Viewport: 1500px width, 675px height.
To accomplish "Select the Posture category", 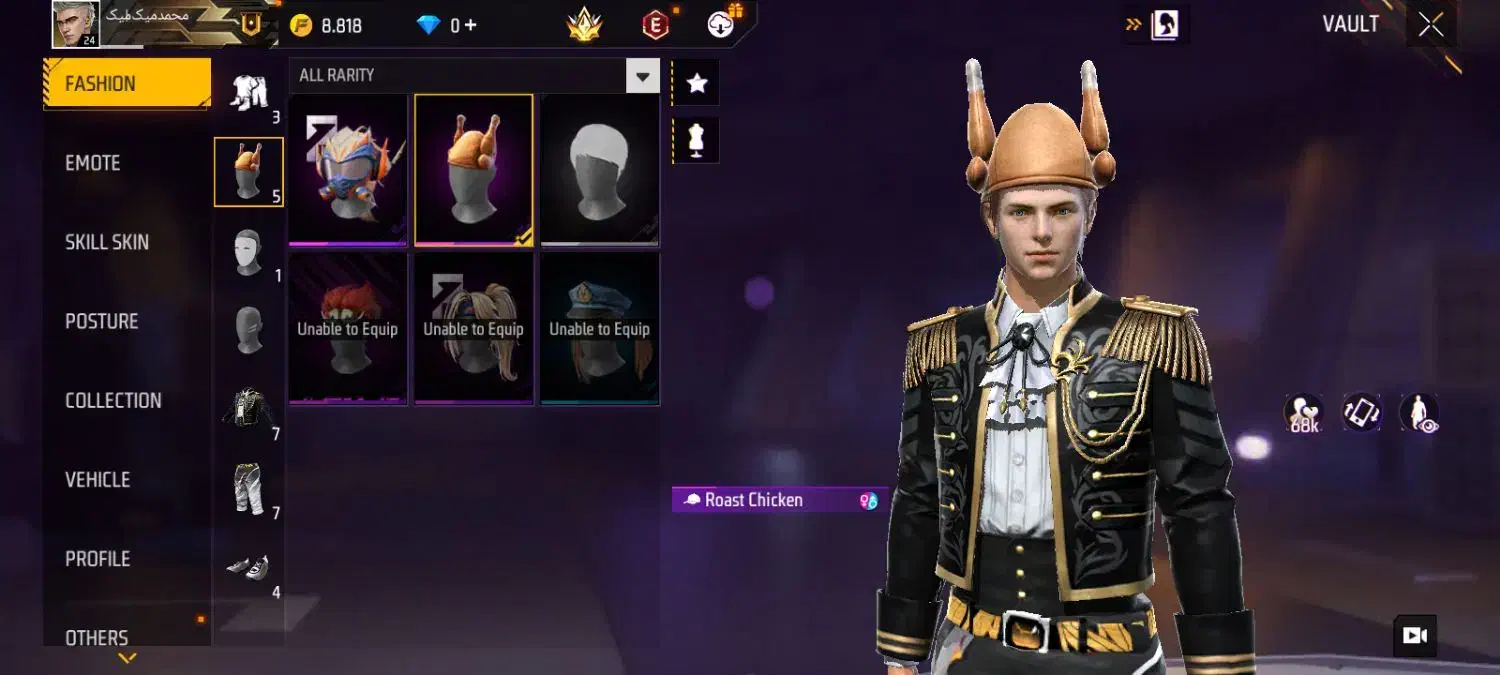I will tap(102, 321).
